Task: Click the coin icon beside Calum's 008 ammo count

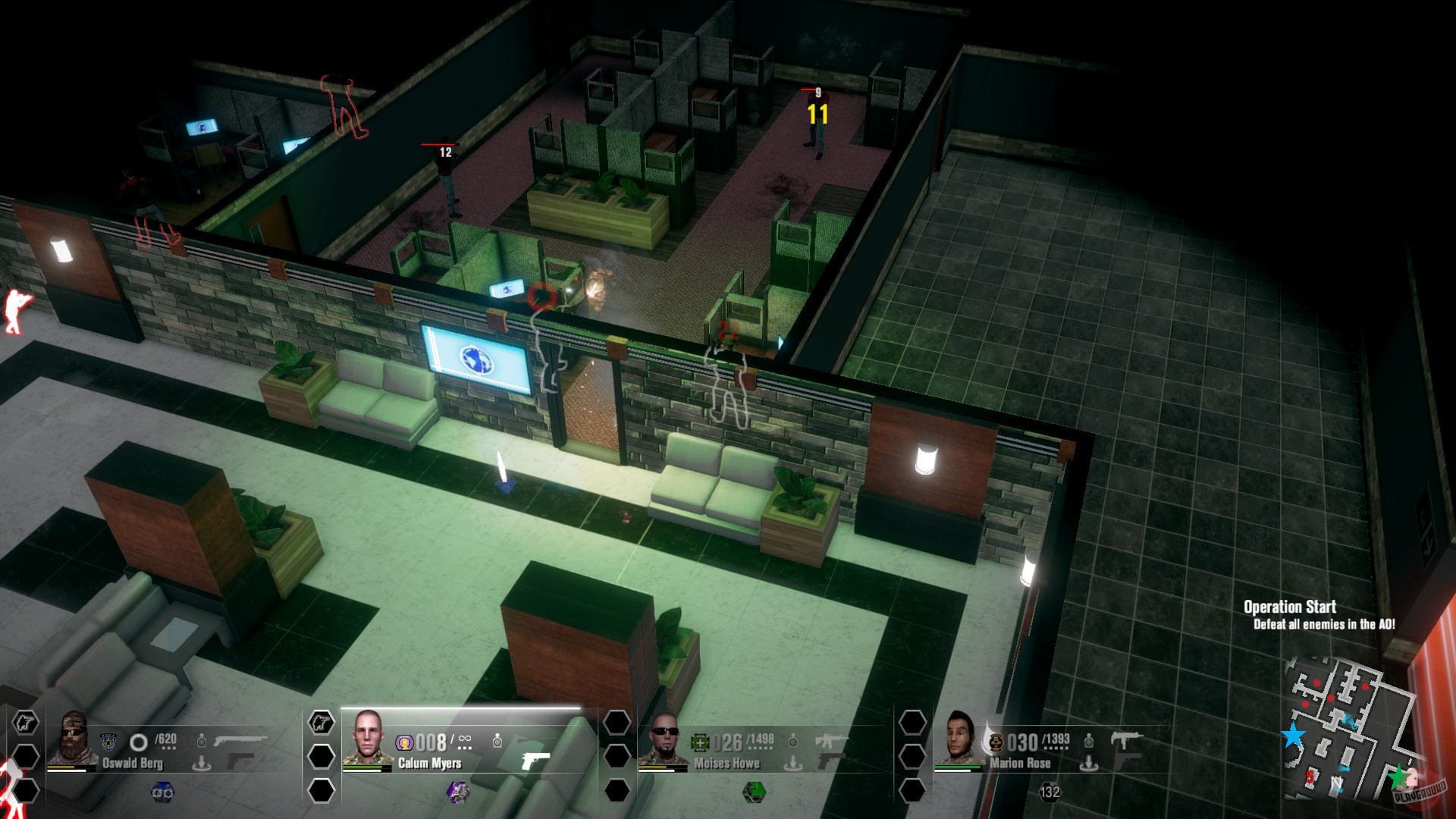Action: coord(406,742)
